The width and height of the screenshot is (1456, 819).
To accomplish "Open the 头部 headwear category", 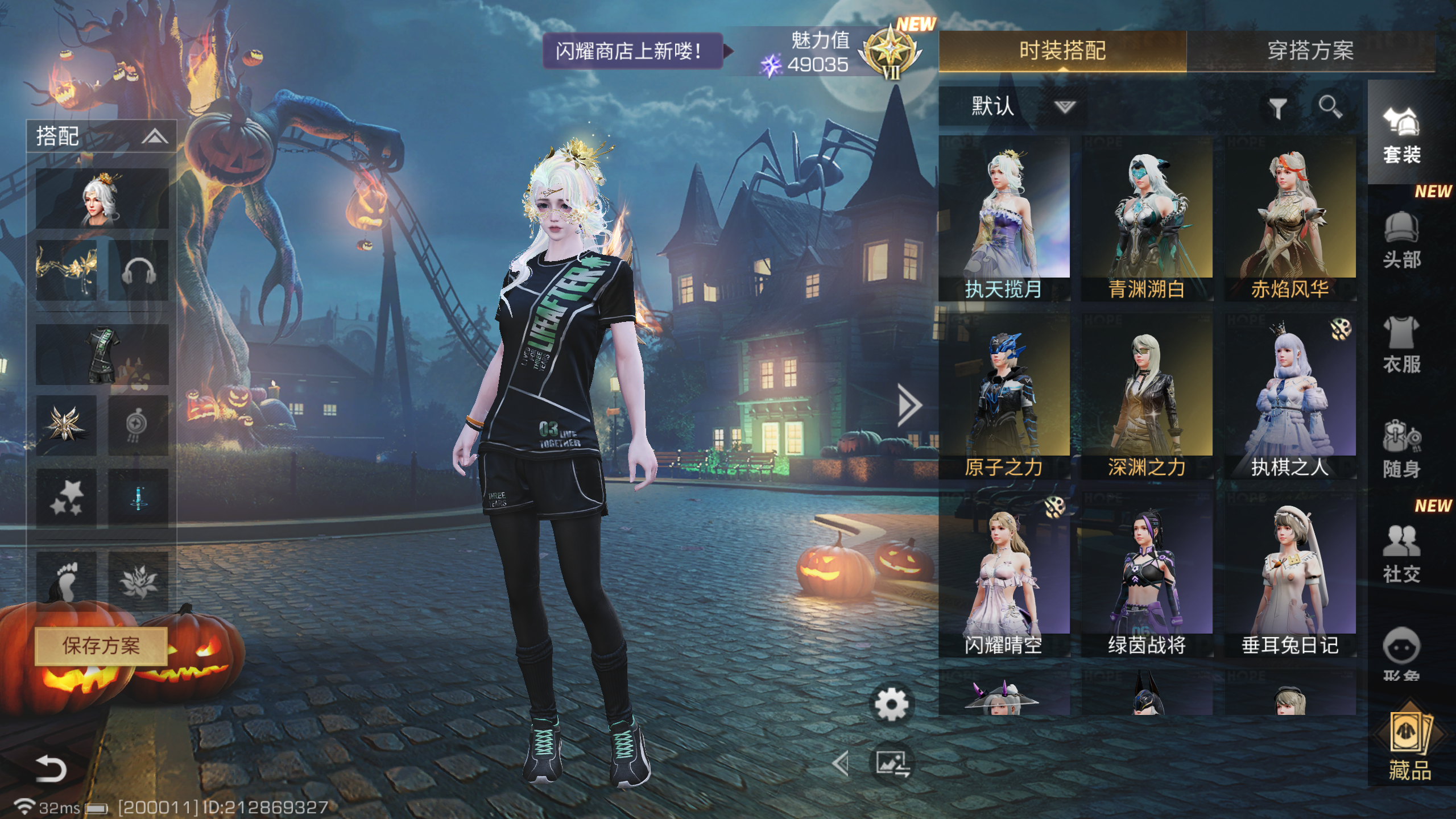I will pyautogui.click(x=1401, y=240).
